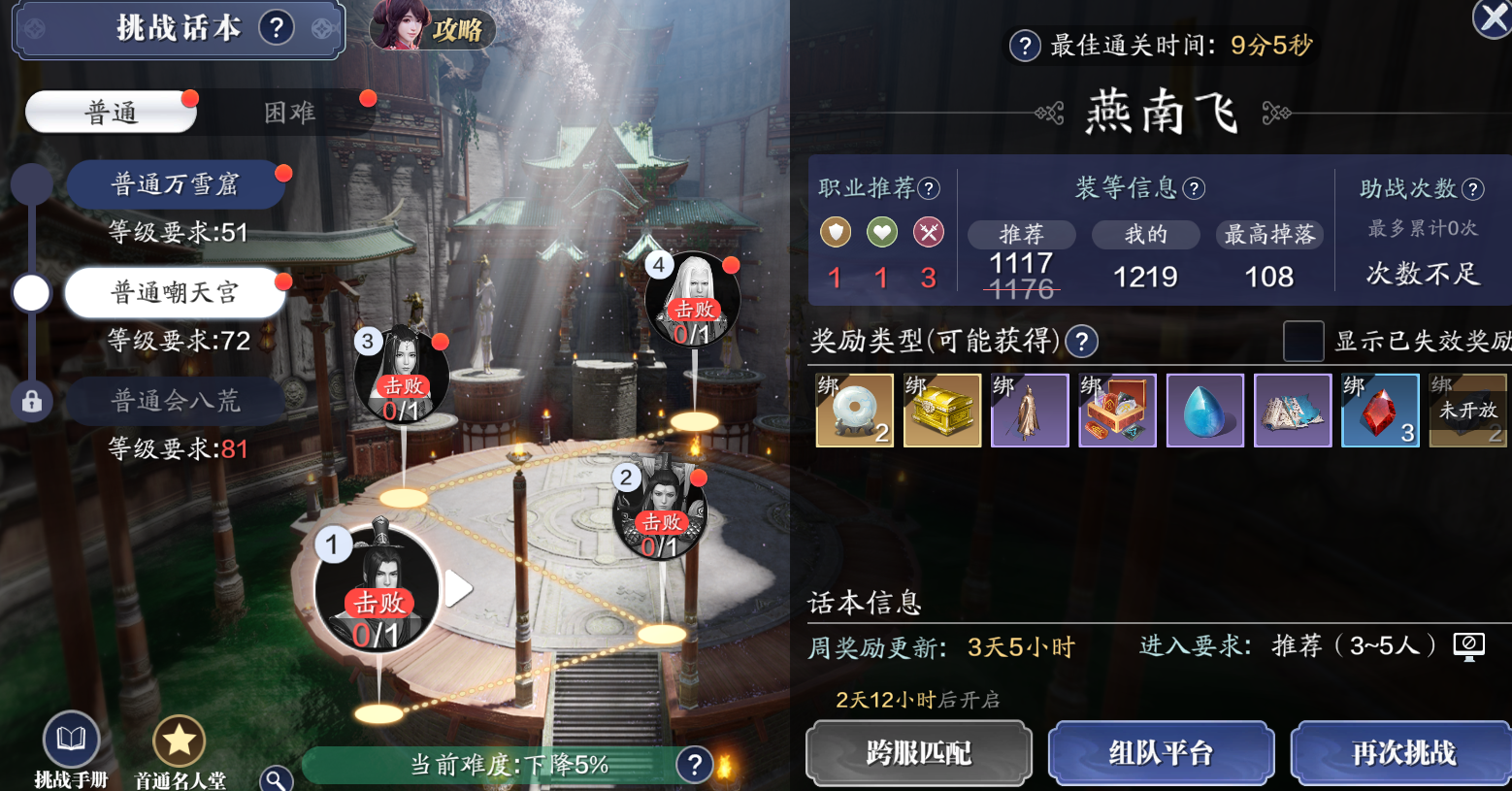Screen dimensions: 1512x791
Task: Inspect the golden treasure chest reward
Action: click(942, 411)
